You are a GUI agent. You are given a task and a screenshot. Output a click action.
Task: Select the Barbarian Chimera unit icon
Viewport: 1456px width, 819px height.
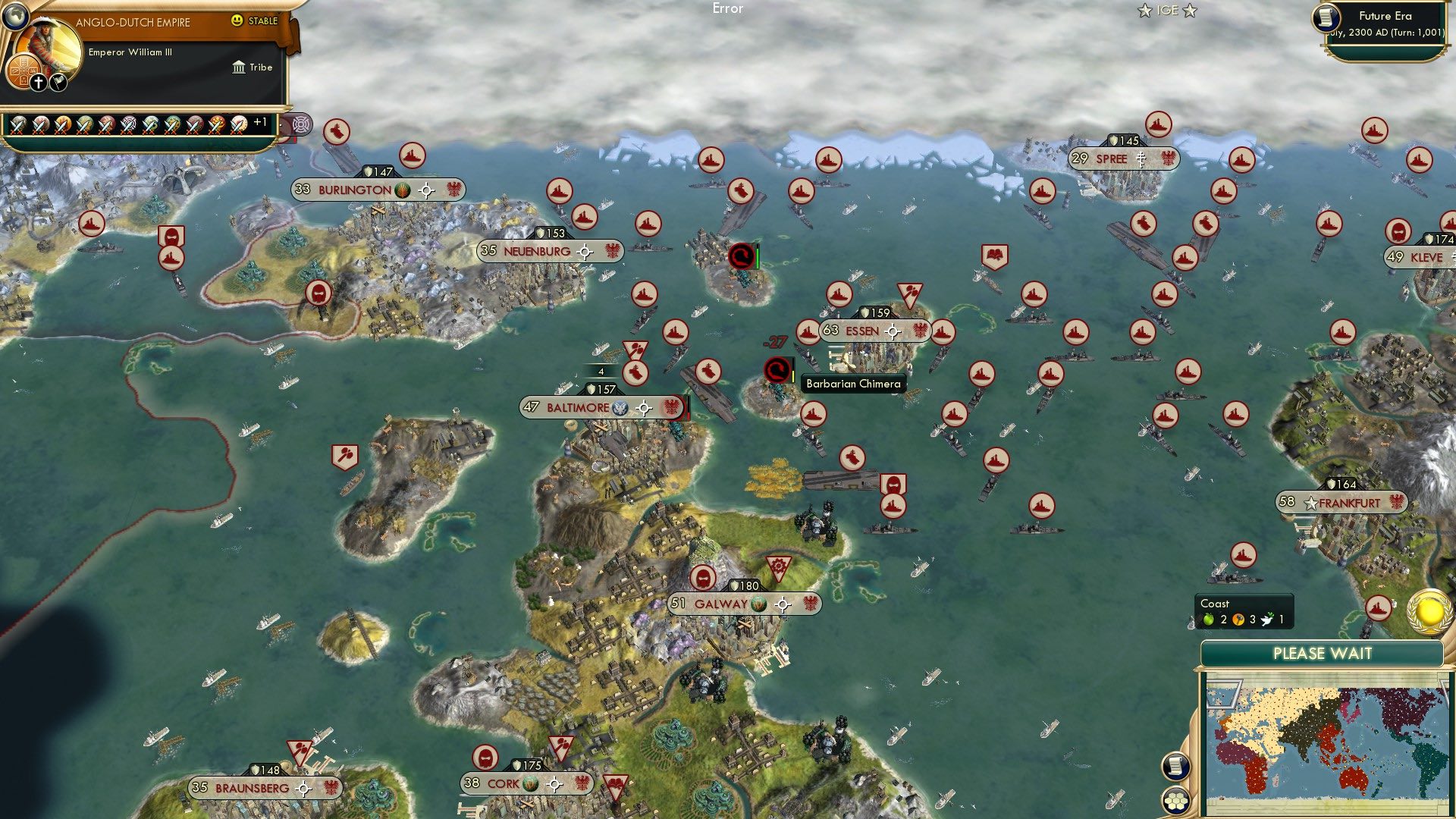coord(776,371)
